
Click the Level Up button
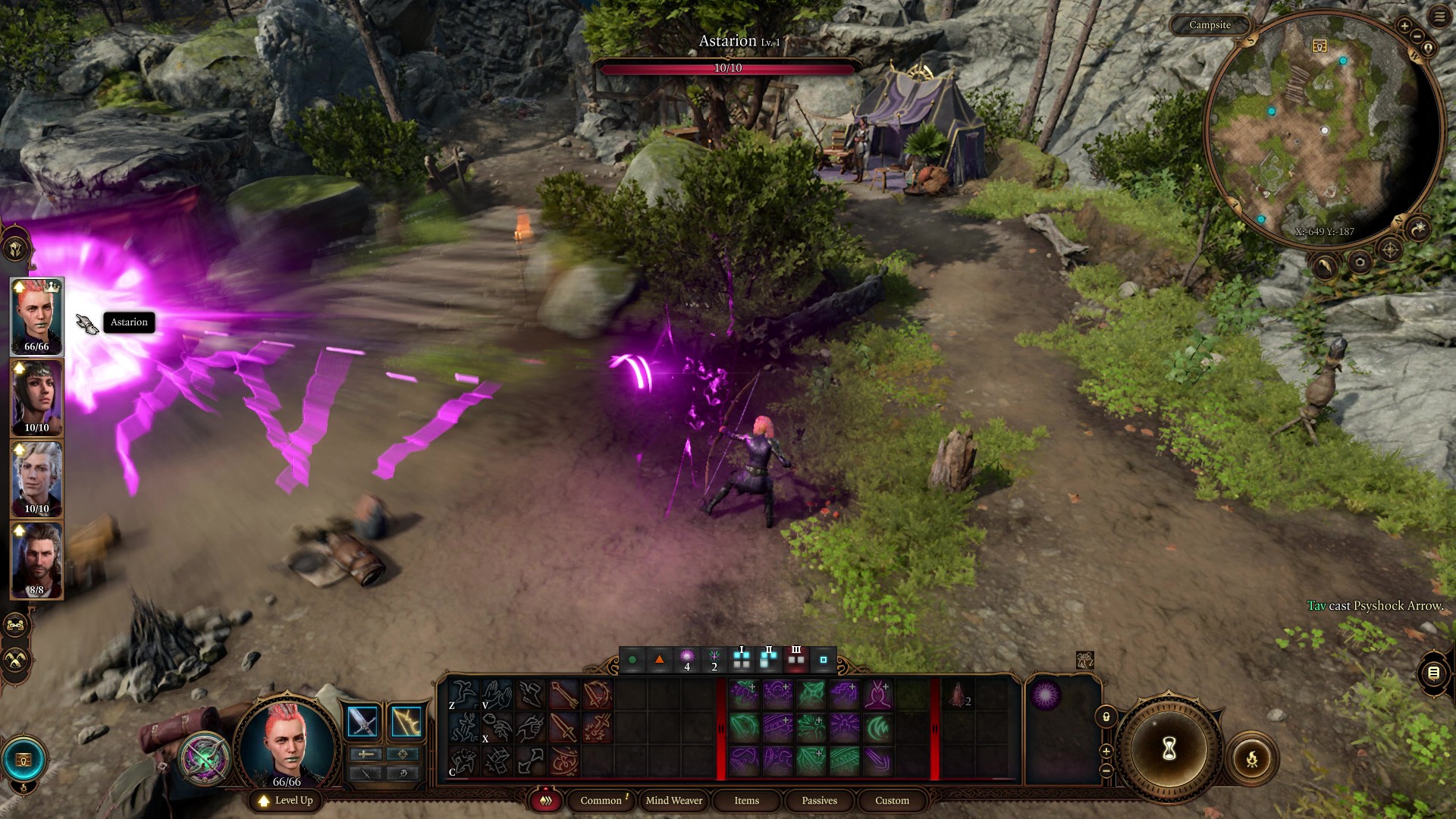pos(286,800)
